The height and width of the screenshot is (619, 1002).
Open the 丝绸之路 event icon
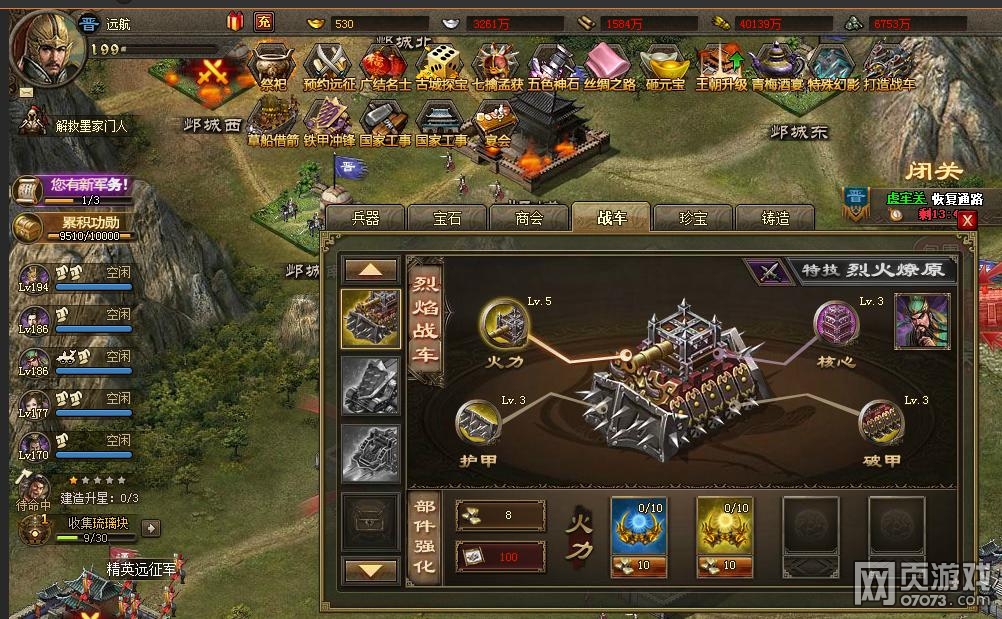(x=609, y=62)
